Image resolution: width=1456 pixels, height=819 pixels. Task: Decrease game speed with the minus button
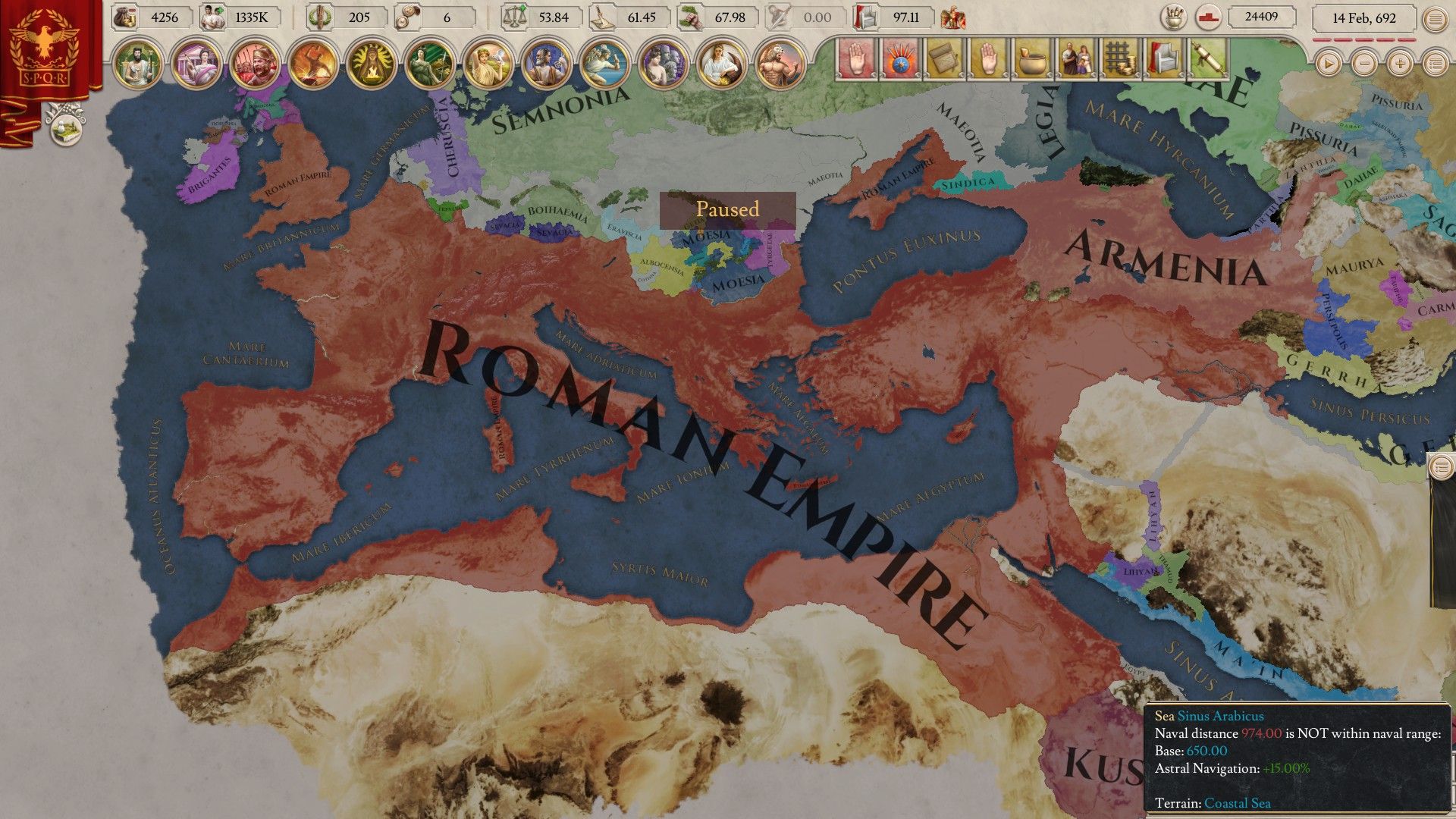pyautogui.click(x=1363, y=64)
